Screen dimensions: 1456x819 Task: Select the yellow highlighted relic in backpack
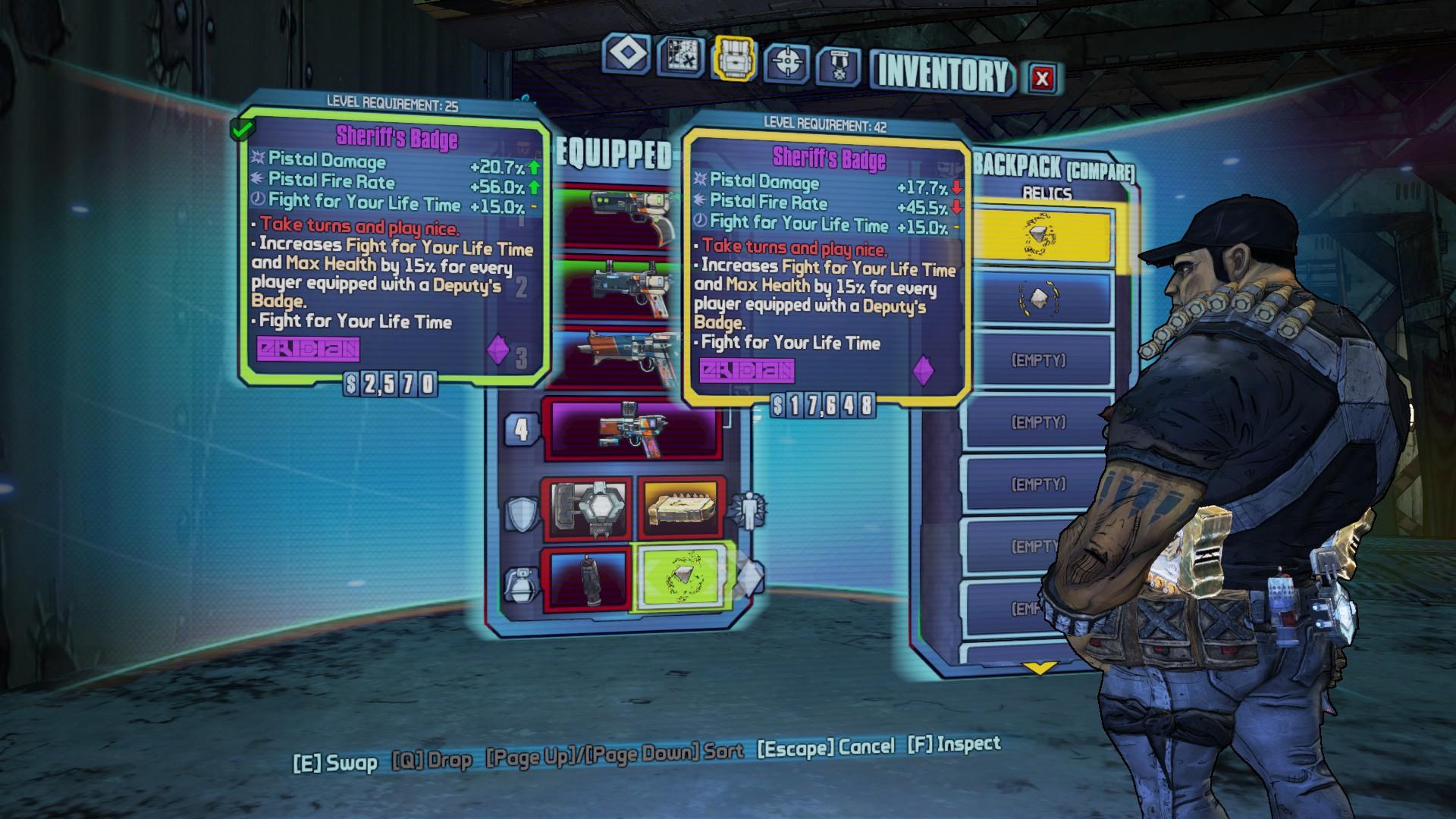pos(1040,236)
